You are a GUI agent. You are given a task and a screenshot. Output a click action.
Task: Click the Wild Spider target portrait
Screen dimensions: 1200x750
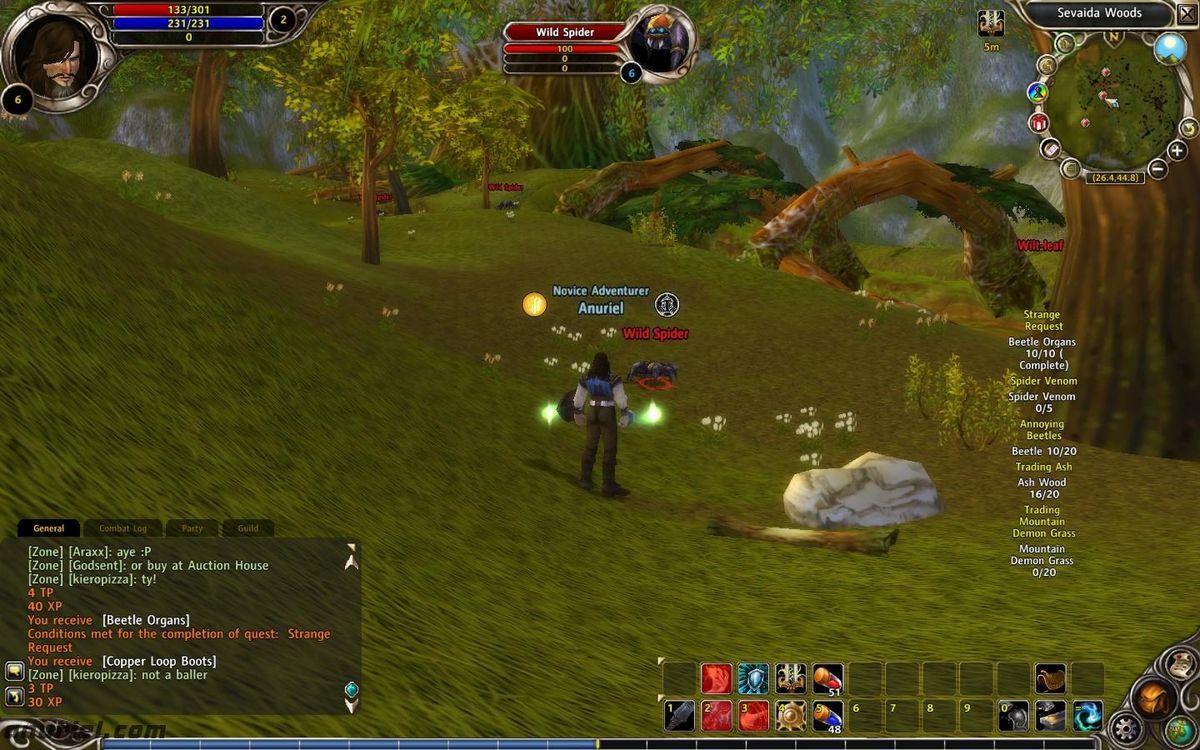tap(660, 42)
